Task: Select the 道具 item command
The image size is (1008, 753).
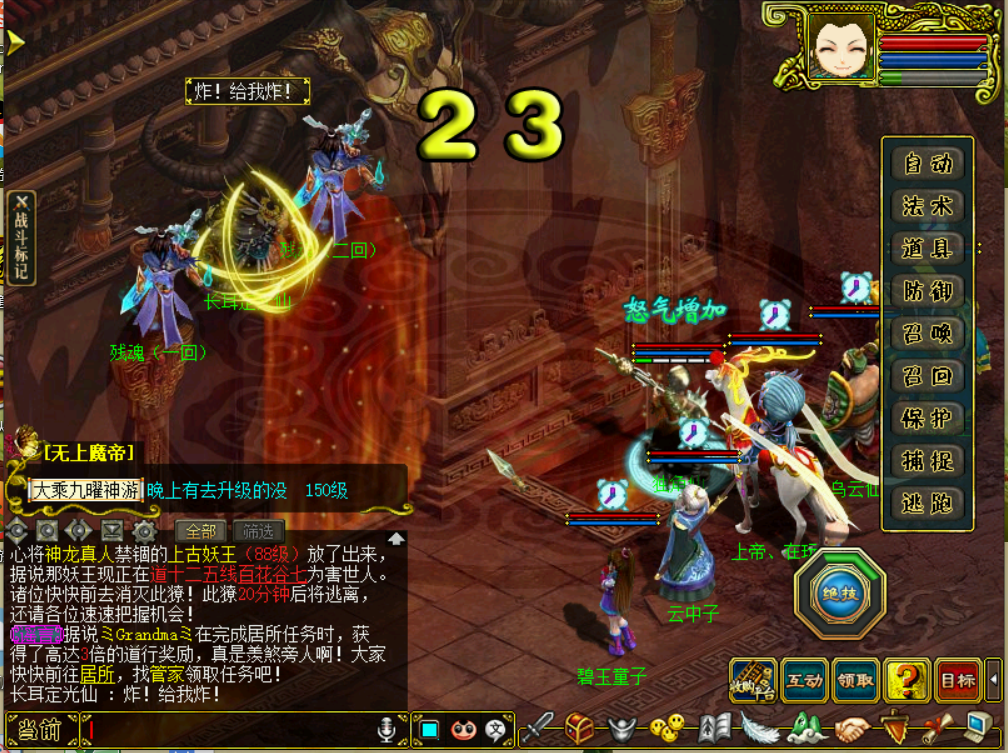Action: [927, 249]
